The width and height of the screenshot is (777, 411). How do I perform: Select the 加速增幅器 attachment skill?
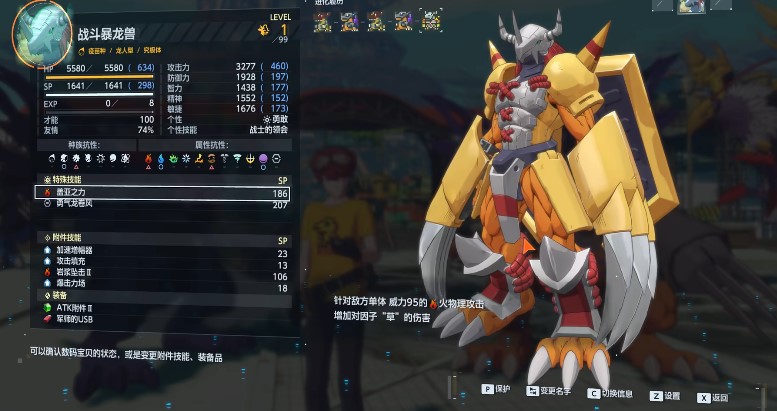point(160,252)
